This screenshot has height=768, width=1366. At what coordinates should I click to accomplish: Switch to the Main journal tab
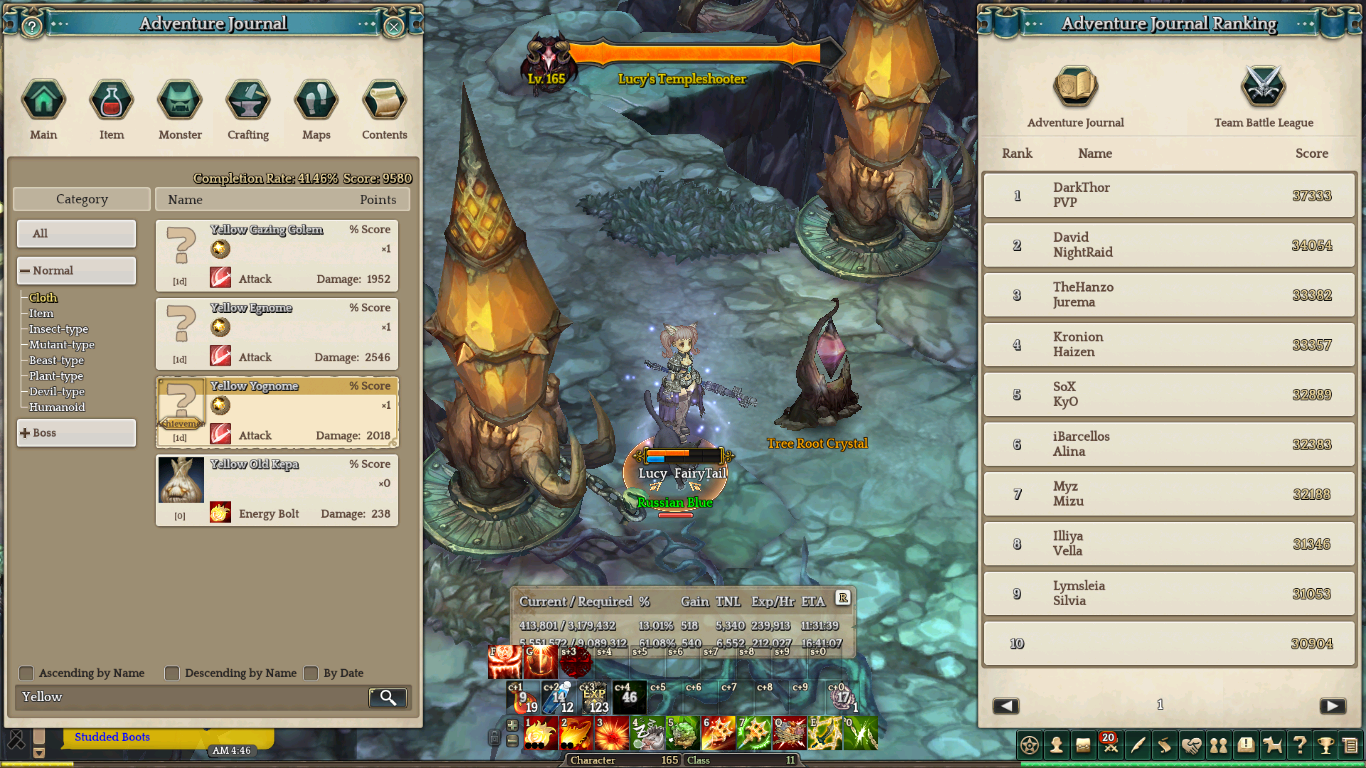(x=43, y=101)
